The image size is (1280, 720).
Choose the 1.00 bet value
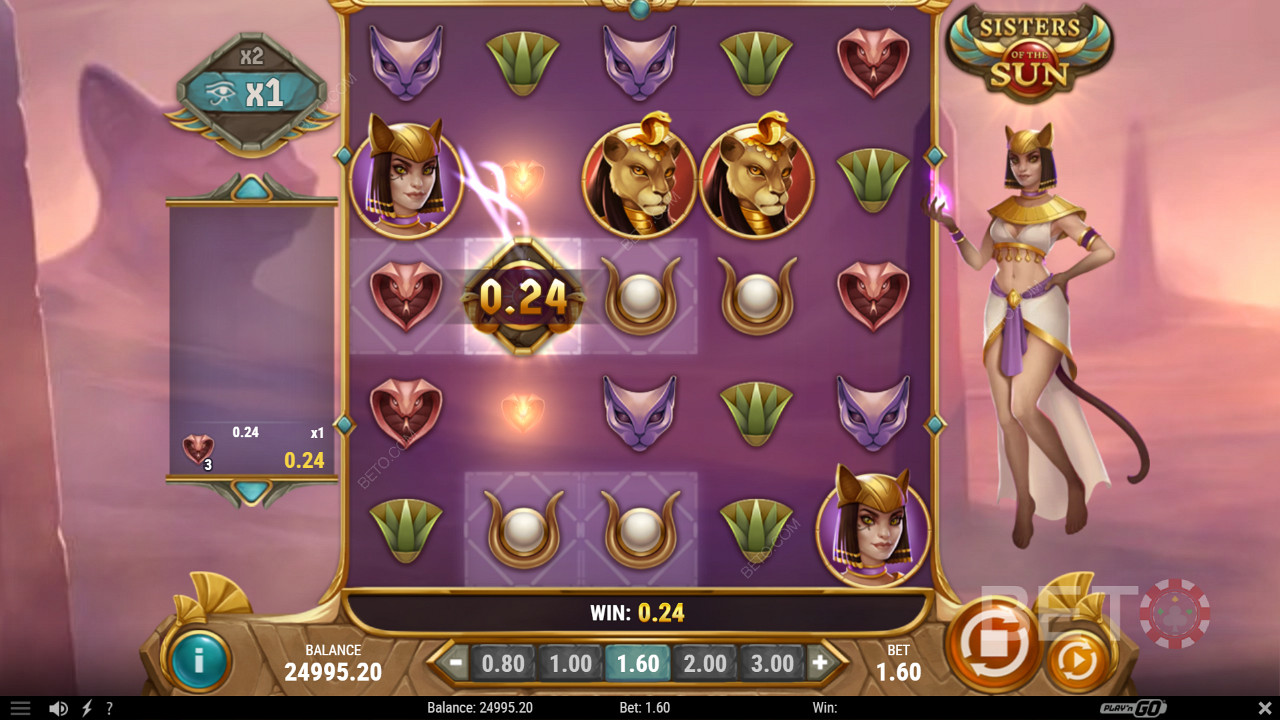(x=570, y=663)
